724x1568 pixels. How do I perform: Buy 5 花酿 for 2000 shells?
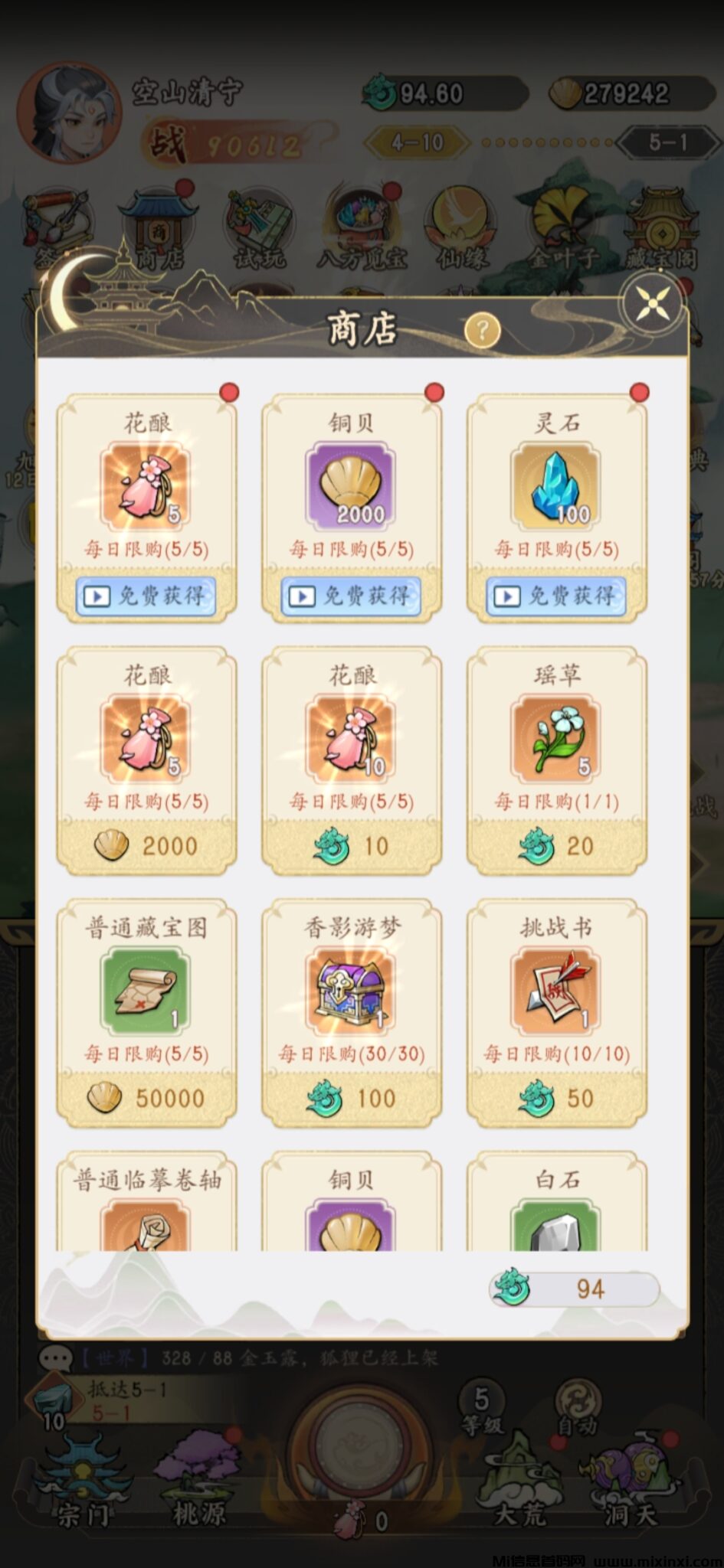pyautogui.click(x=146, y=846)
